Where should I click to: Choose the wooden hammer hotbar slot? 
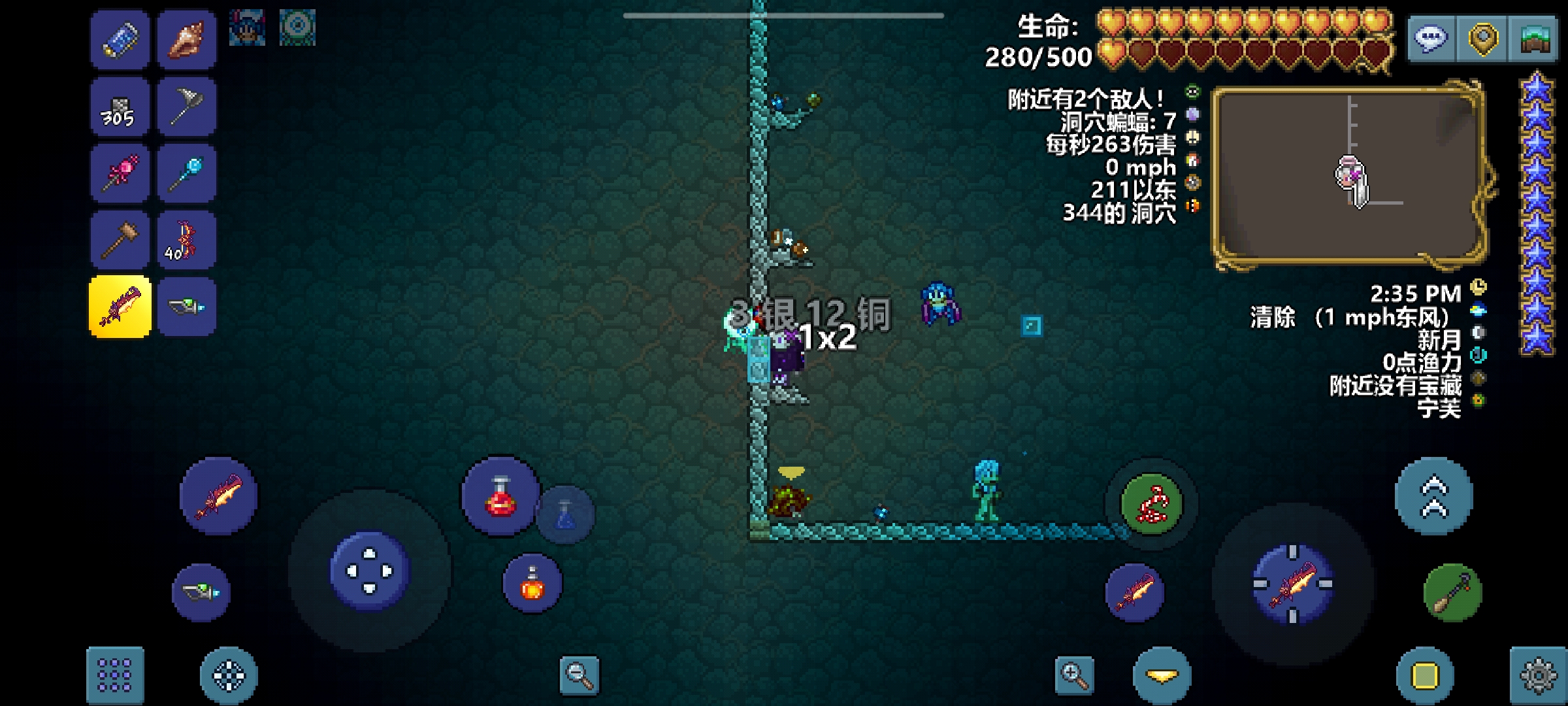[120, 239]
